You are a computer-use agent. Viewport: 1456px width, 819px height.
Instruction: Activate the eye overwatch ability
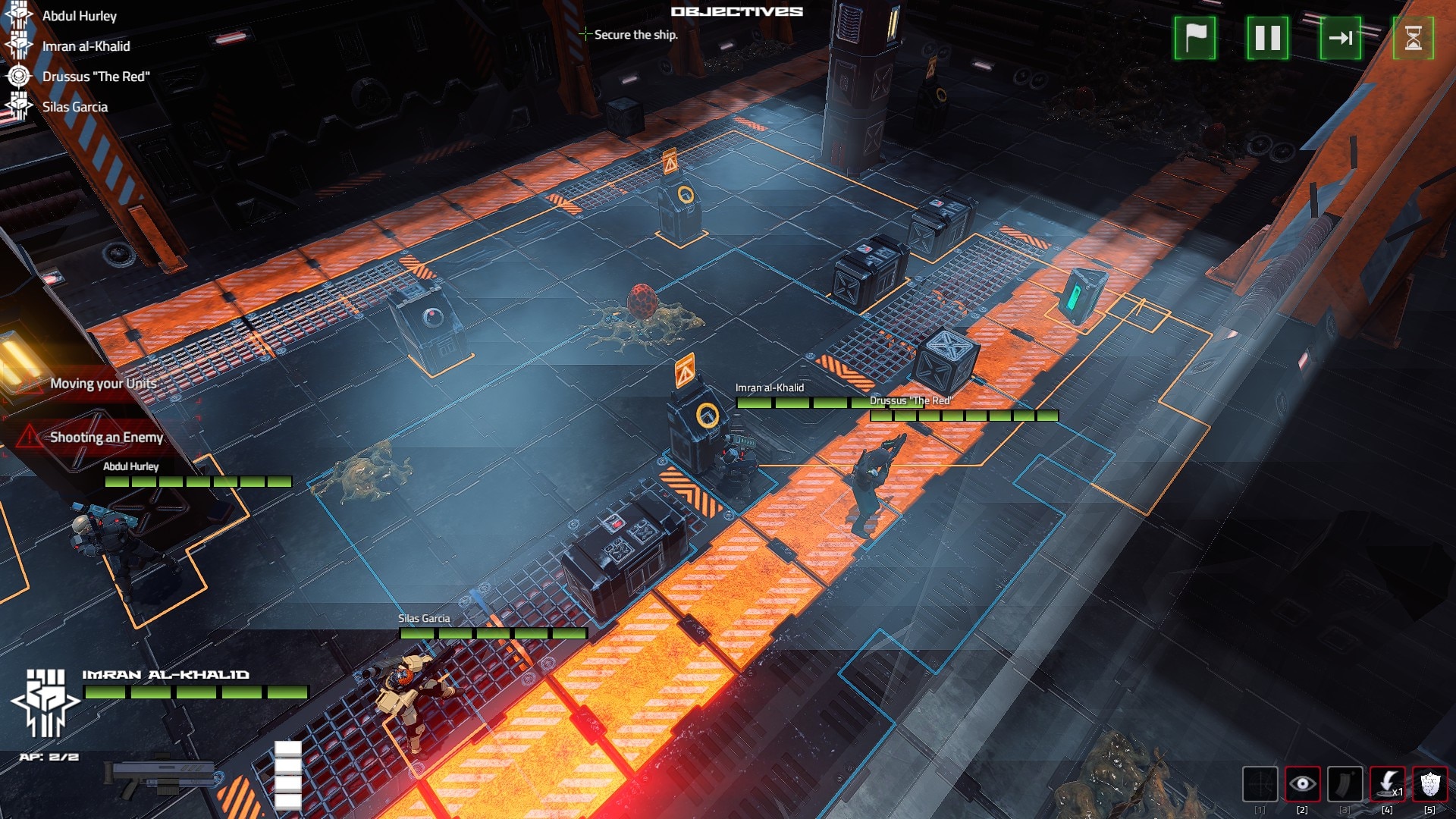tap(1302, 784)
